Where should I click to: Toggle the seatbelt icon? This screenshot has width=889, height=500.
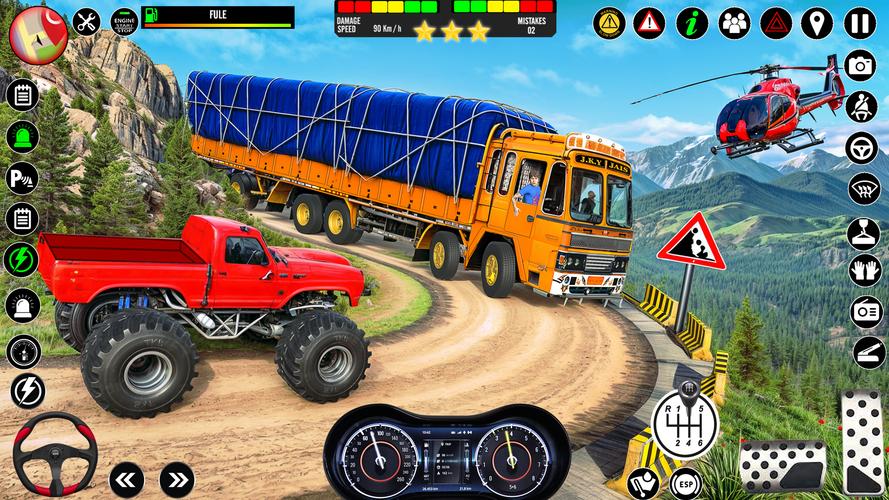coord(861,106)
